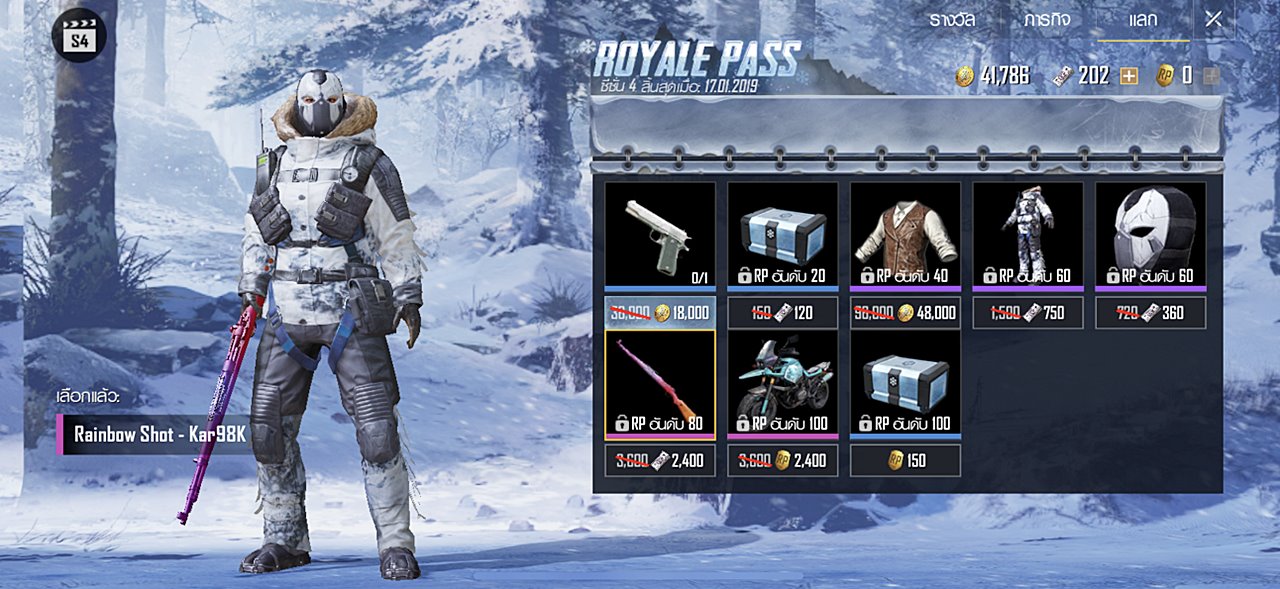Choose the RP rank 20 supply crate
1280x589 pixels.
[782, 235]
